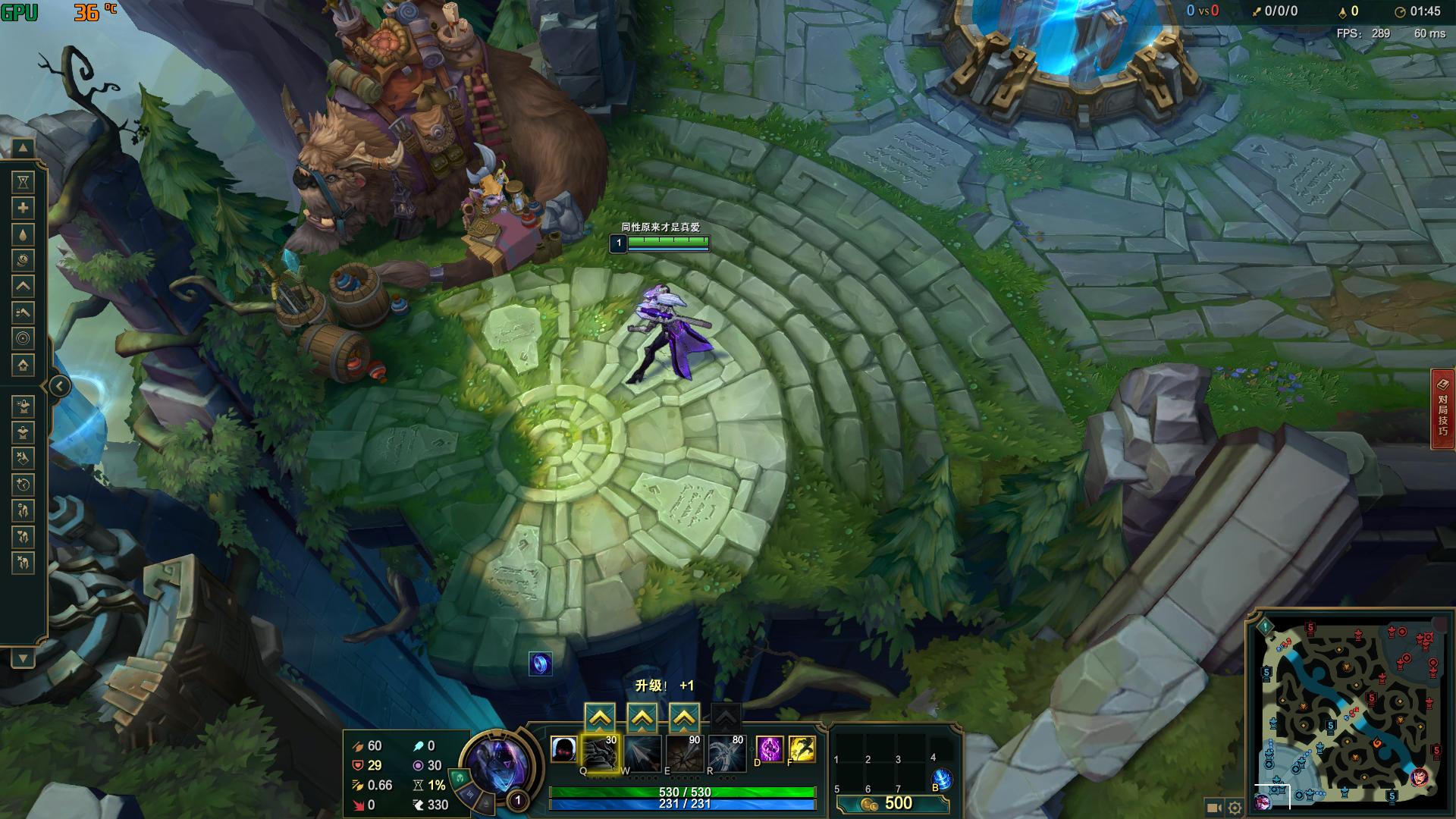The width and height of the screenshot is (1456, 819).
Task: Activate the Q ability icon
Action: [x=600, y=752]
